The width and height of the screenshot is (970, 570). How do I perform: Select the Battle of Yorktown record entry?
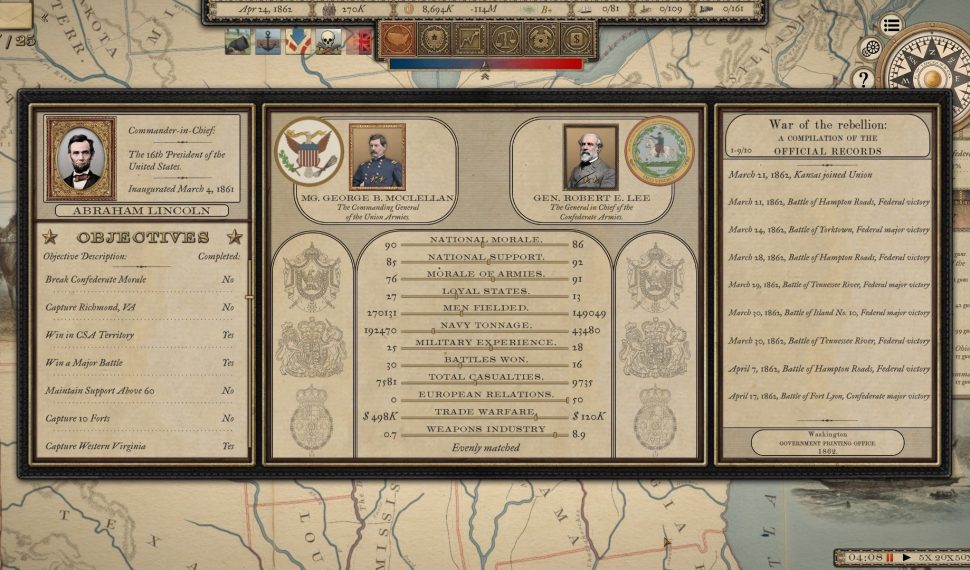coord(828,230)
